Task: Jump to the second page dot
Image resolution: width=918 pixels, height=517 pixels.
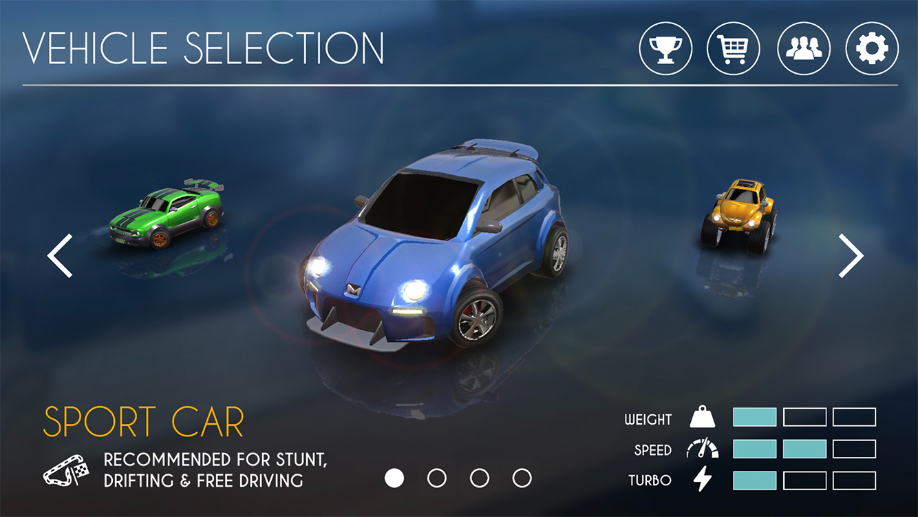Action: 437,478
